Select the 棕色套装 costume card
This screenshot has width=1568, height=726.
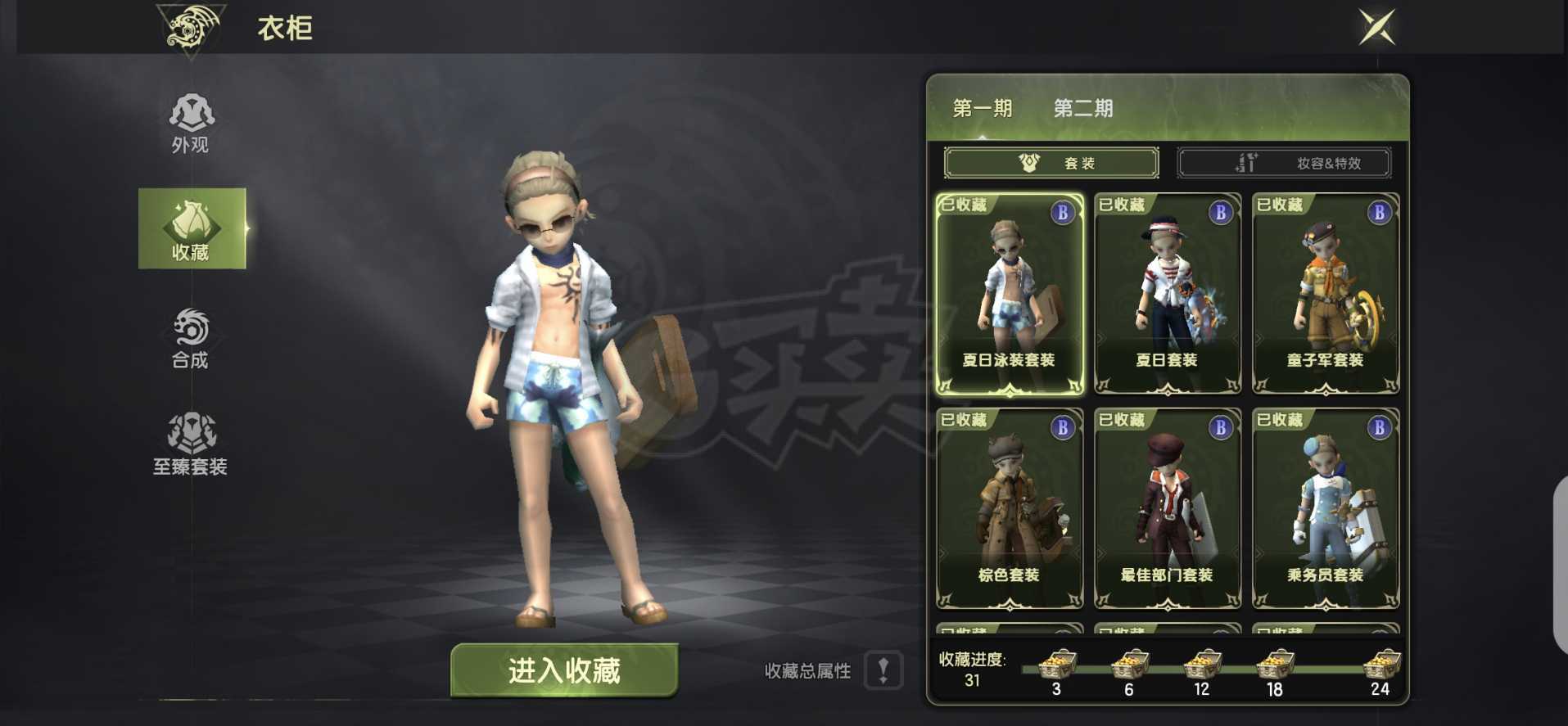click(x=1010, y=507)
